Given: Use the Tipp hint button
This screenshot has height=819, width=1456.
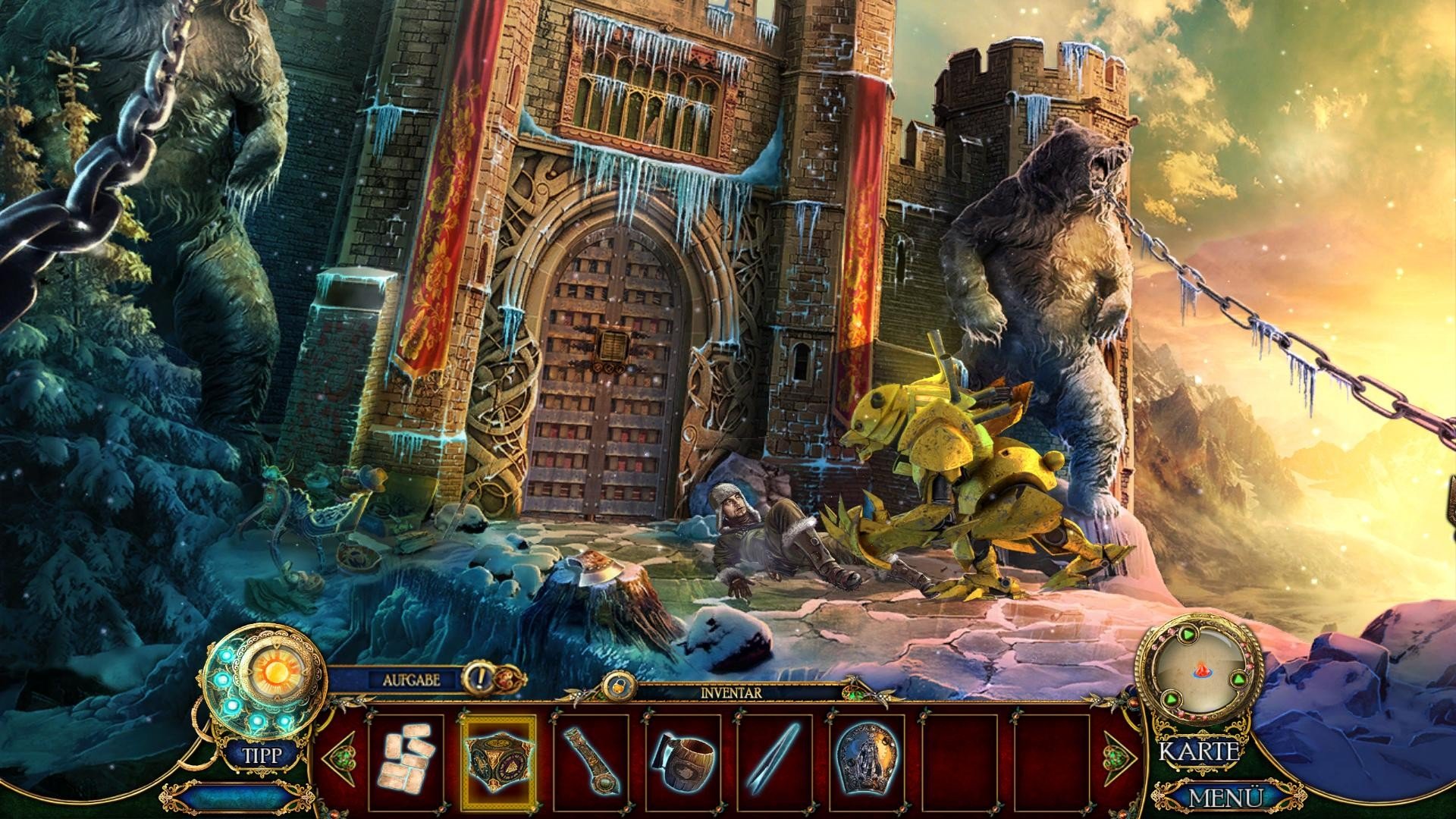Looking at the screenshot, I should tap(262, 755).
